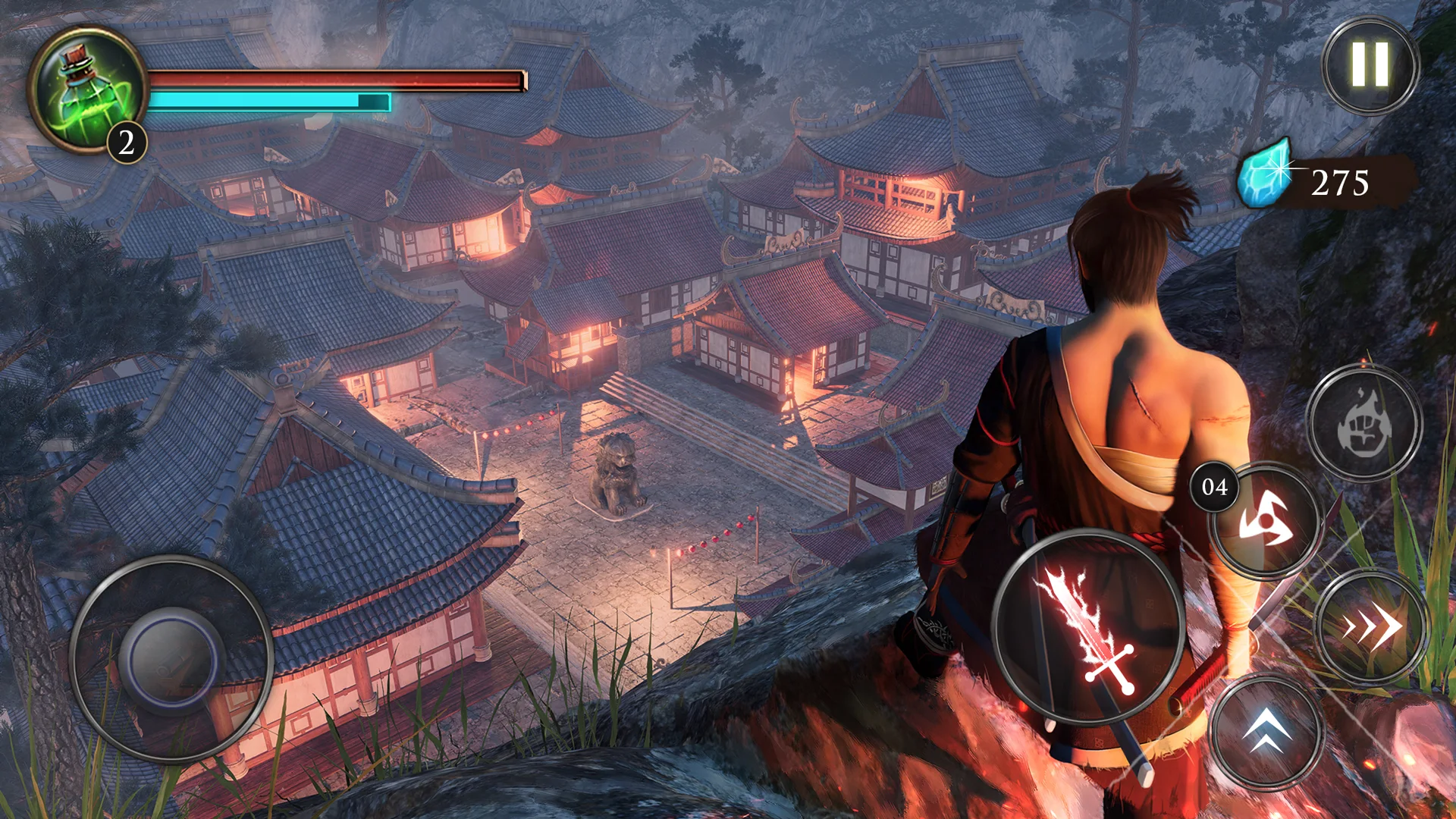
Task: Use the green health potion
Action: pos(86,90)
